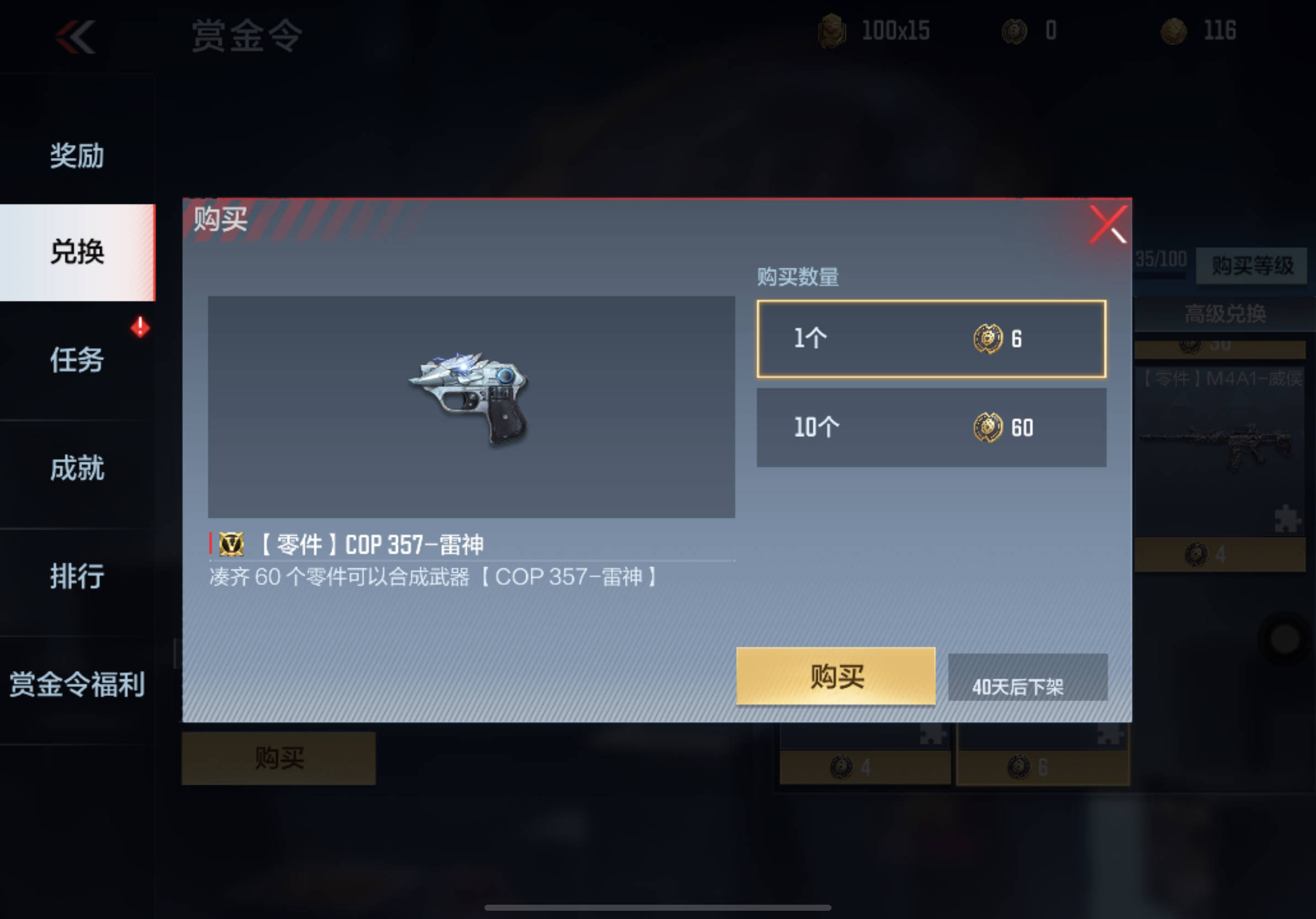Select the 10个 purchase quantity option
Screen dimensions: 1316x919
[x=930, y=427]
